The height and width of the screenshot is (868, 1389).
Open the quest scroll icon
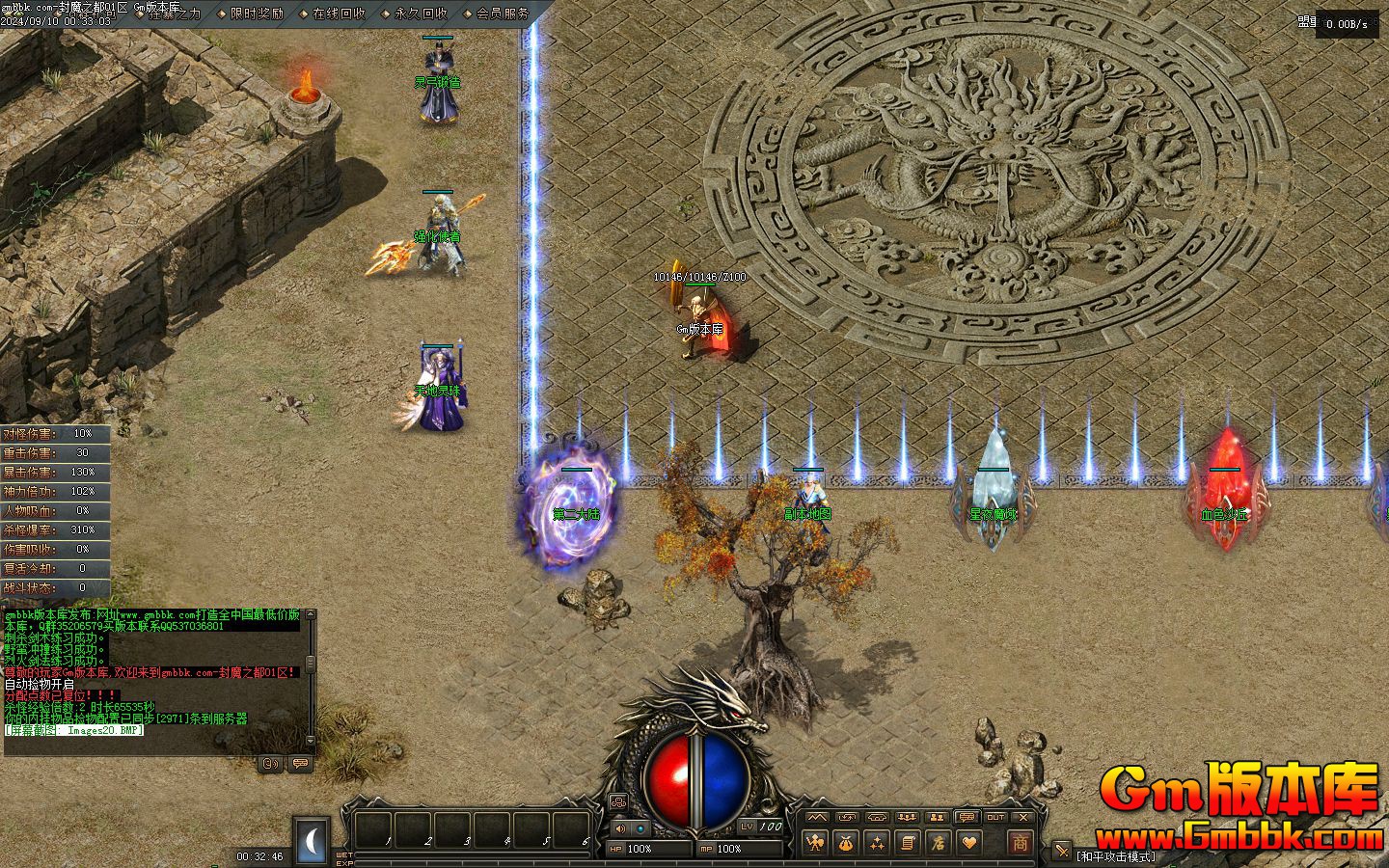click(x=907, y=842)
